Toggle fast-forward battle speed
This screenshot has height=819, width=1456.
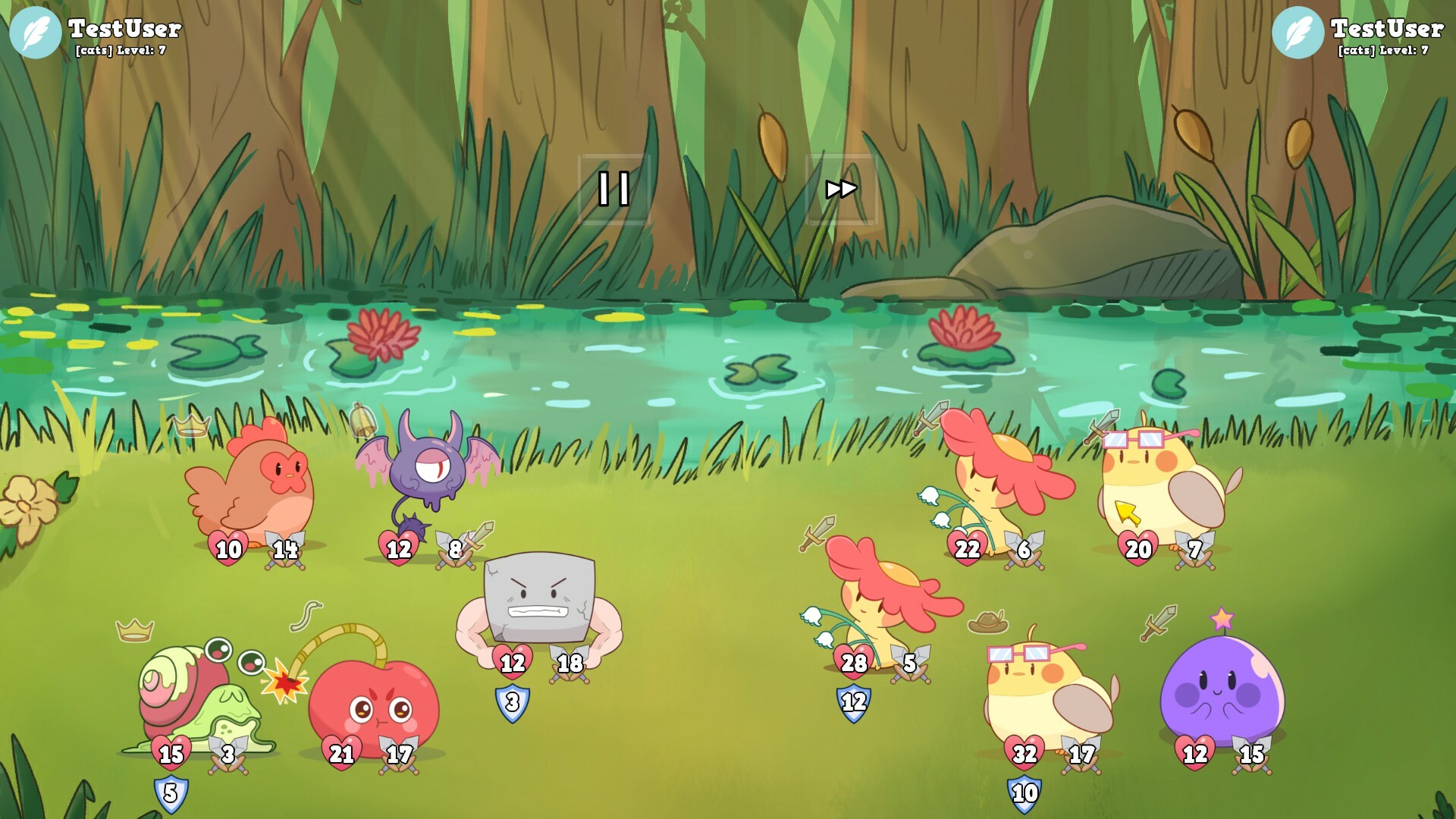(843, 188)
